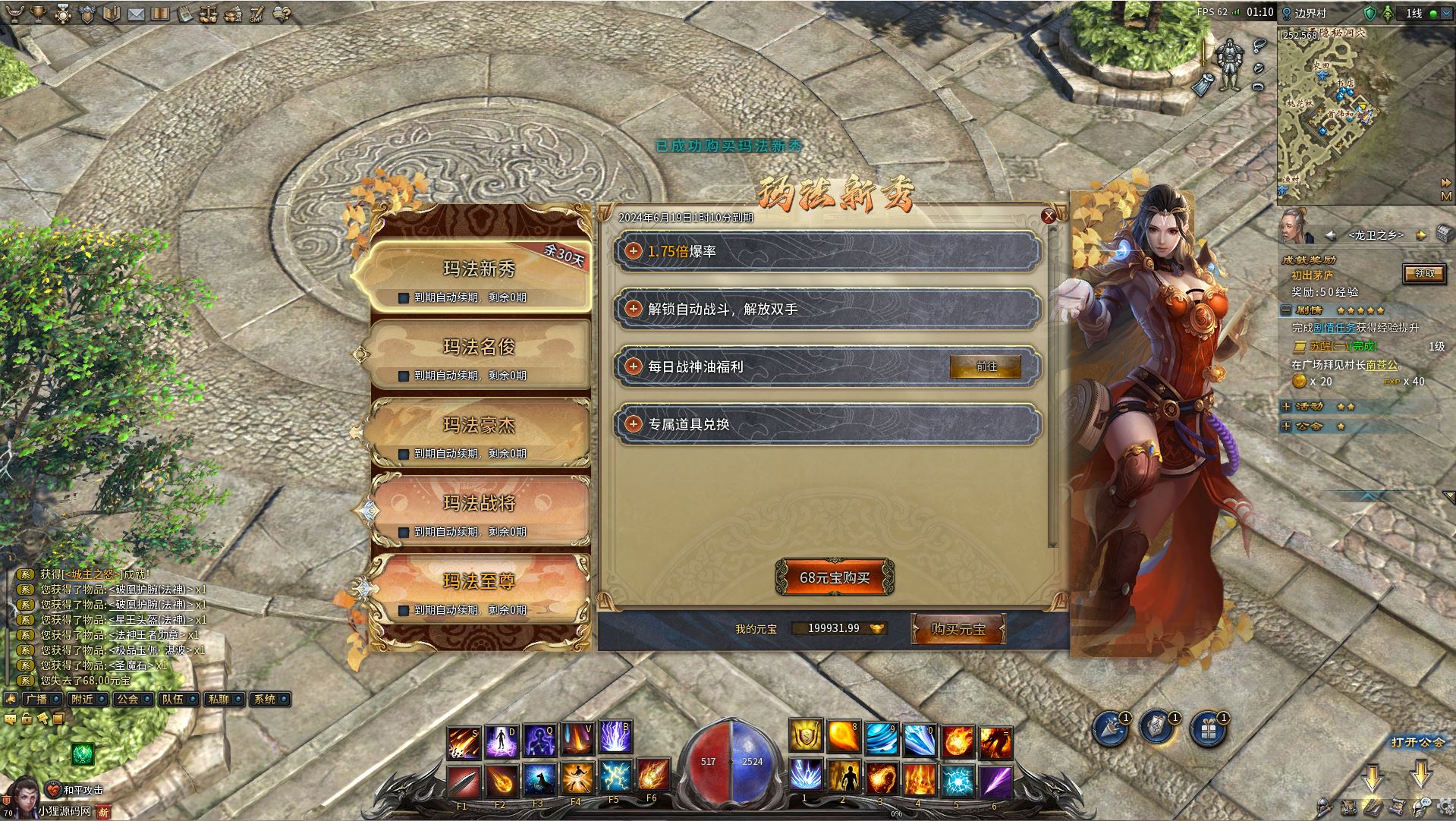Open the mail envelope icon in top toolbar

(137, 14)
